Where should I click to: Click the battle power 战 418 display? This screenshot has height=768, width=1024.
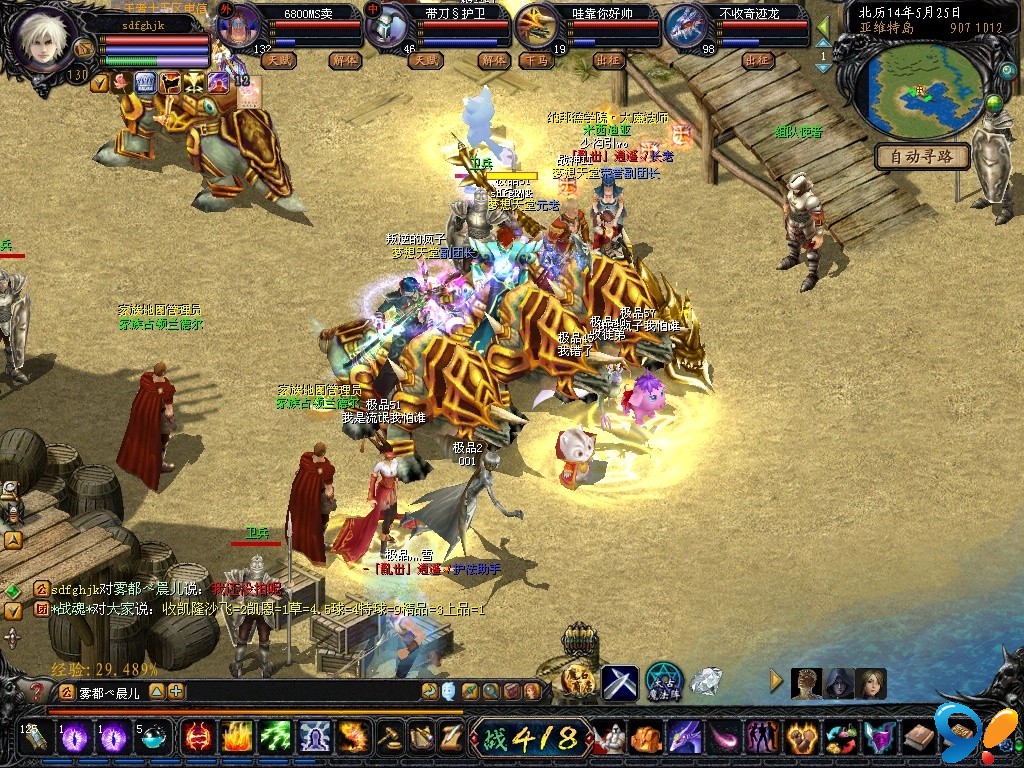point(529,739)
